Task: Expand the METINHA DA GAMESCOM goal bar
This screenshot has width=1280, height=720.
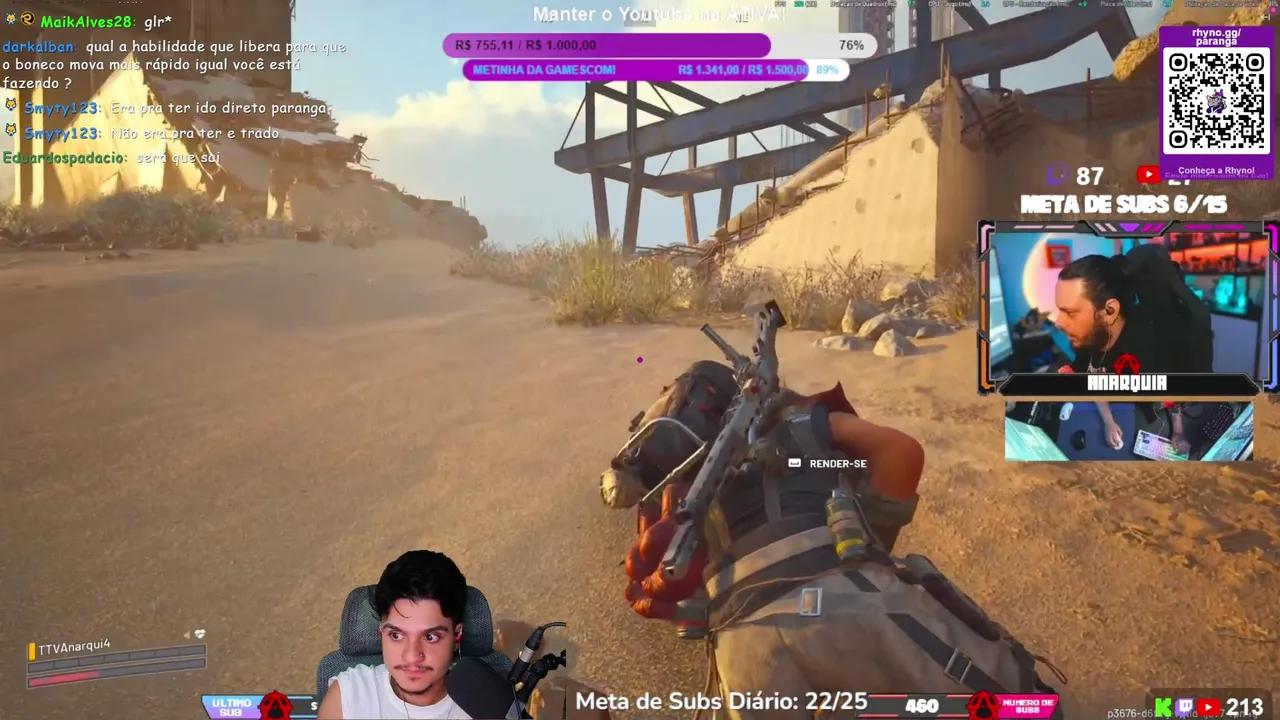Action: (x=655, y=69)
